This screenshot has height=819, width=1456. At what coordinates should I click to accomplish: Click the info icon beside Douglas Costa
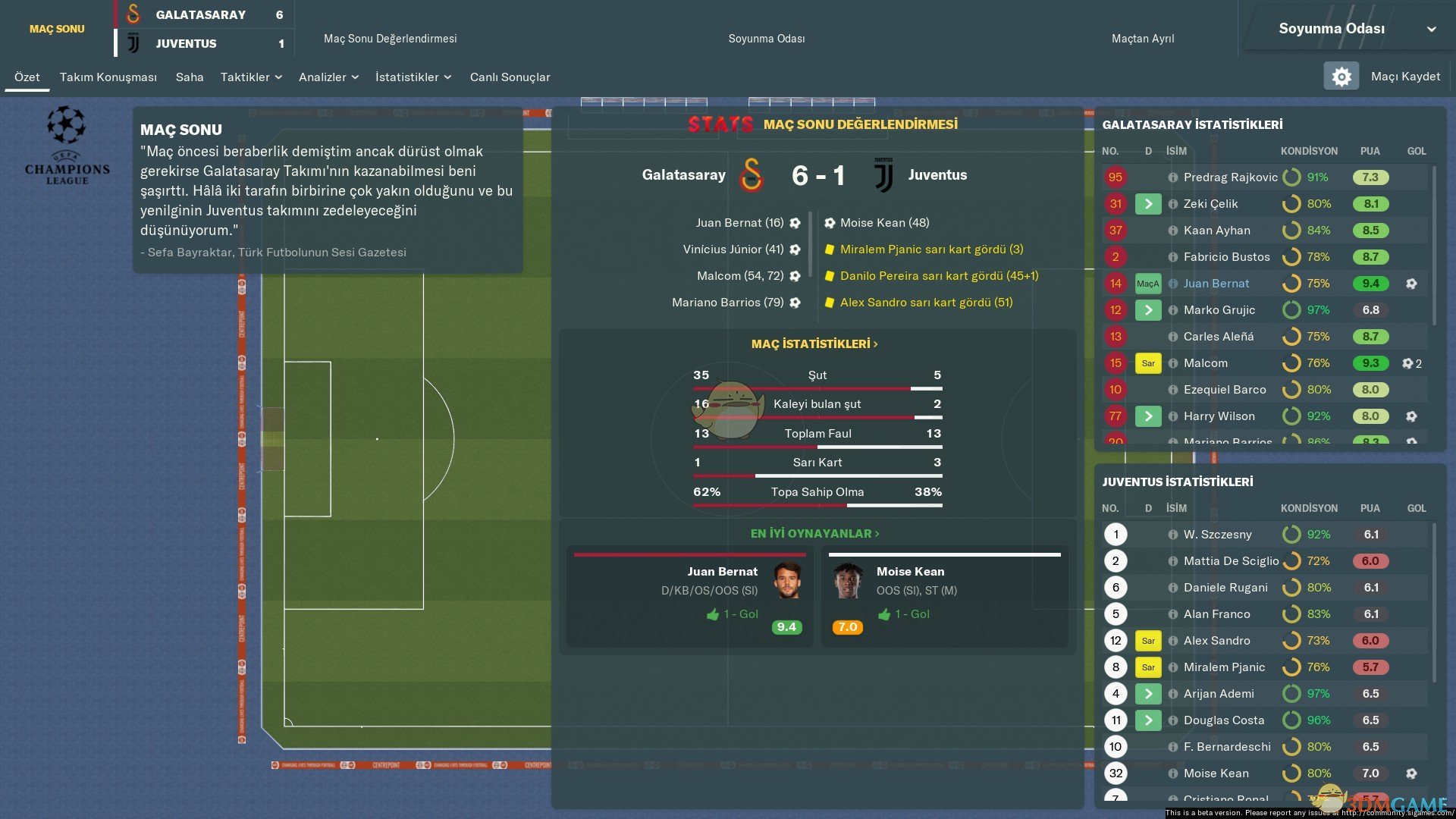pos(1173,720)
